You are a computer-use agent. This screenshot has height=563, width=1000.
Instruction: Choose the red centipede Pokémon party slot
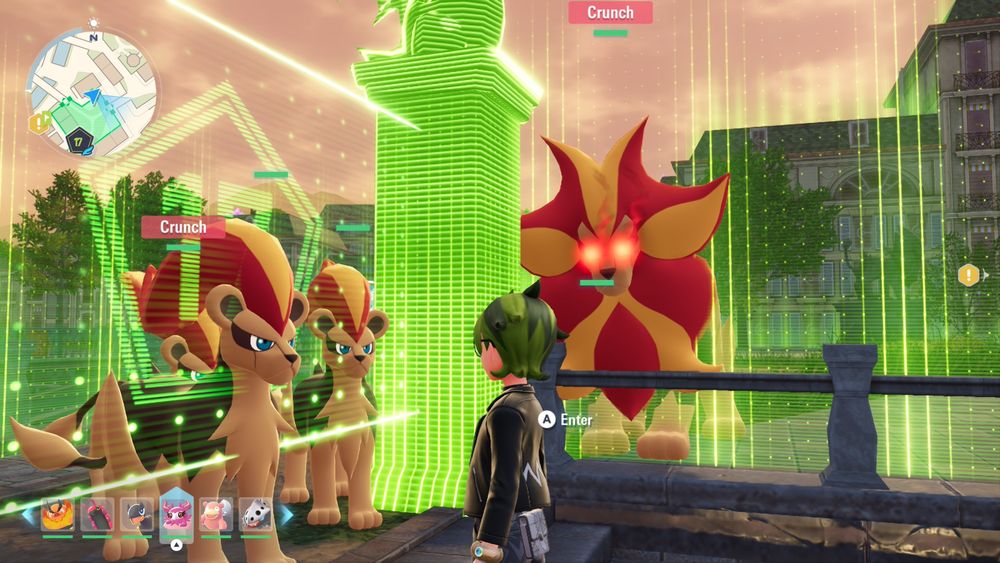pyautogui.click(x=97, y=515)
